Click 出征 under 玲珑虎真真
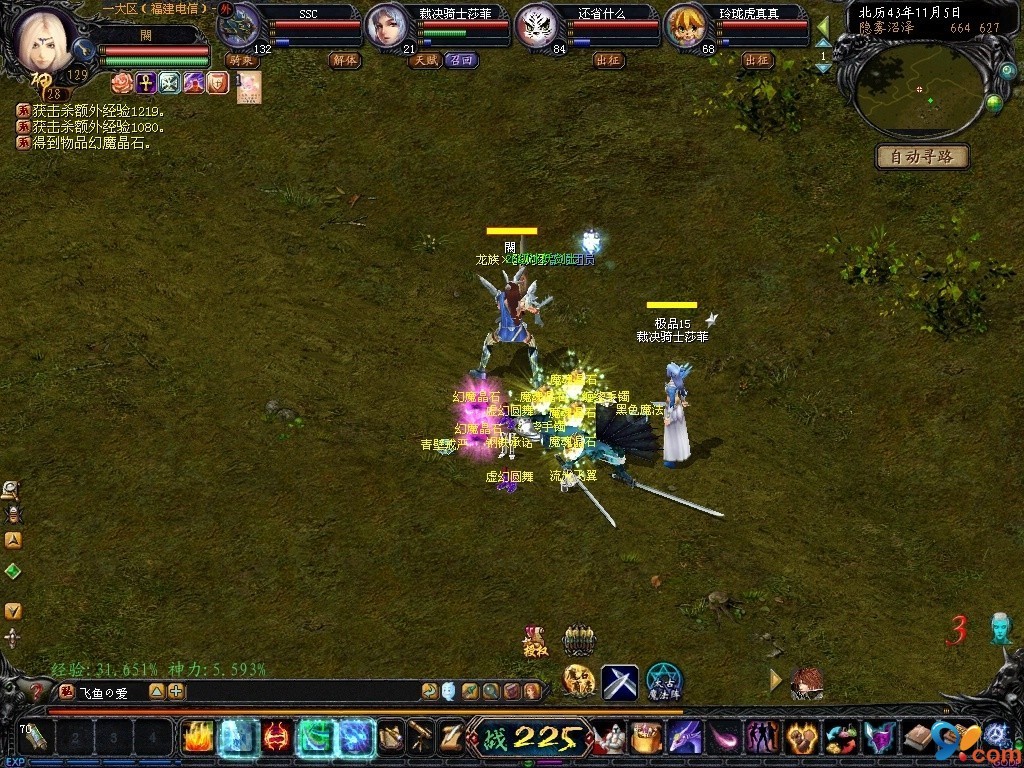The image size is (1024, 768). coord(758,60)
